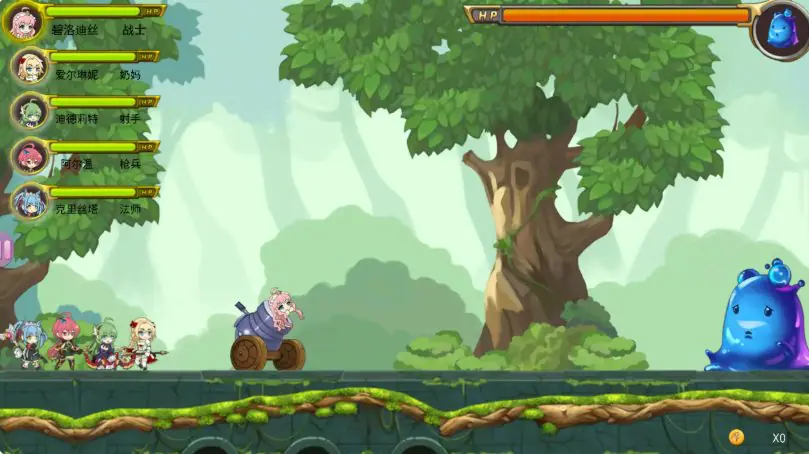809x454 pixels.
Task: Select healer 爱尔琳妮's blonde portrait
Action: (29, 66)
